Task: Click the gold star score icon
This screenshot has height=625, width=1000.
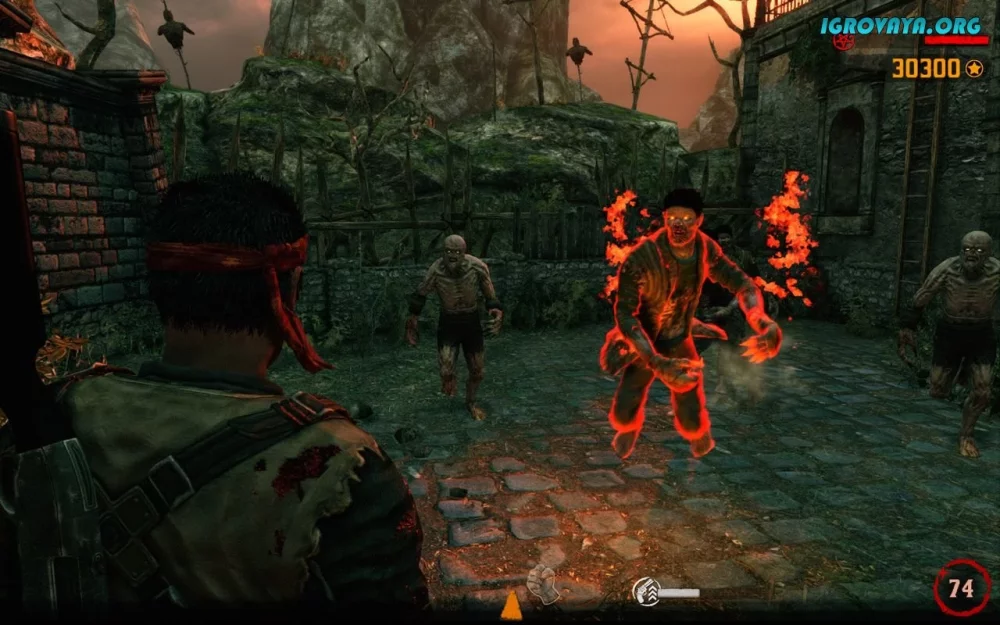Action: point(974,68)
